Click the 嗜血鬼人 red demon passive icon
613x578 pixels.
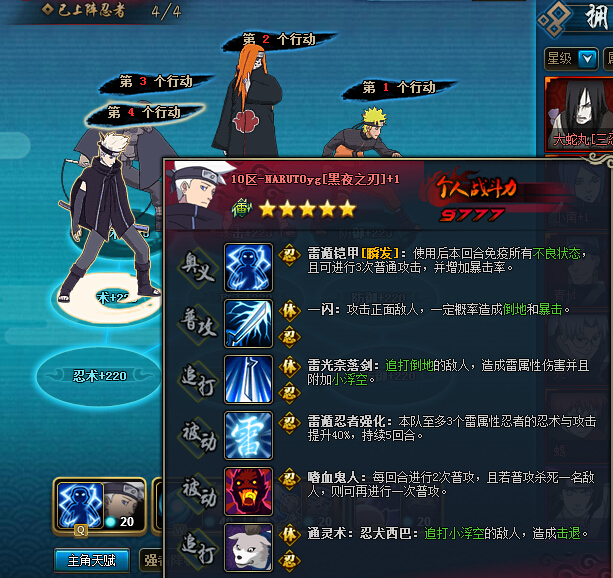click(x=247, y=491)
